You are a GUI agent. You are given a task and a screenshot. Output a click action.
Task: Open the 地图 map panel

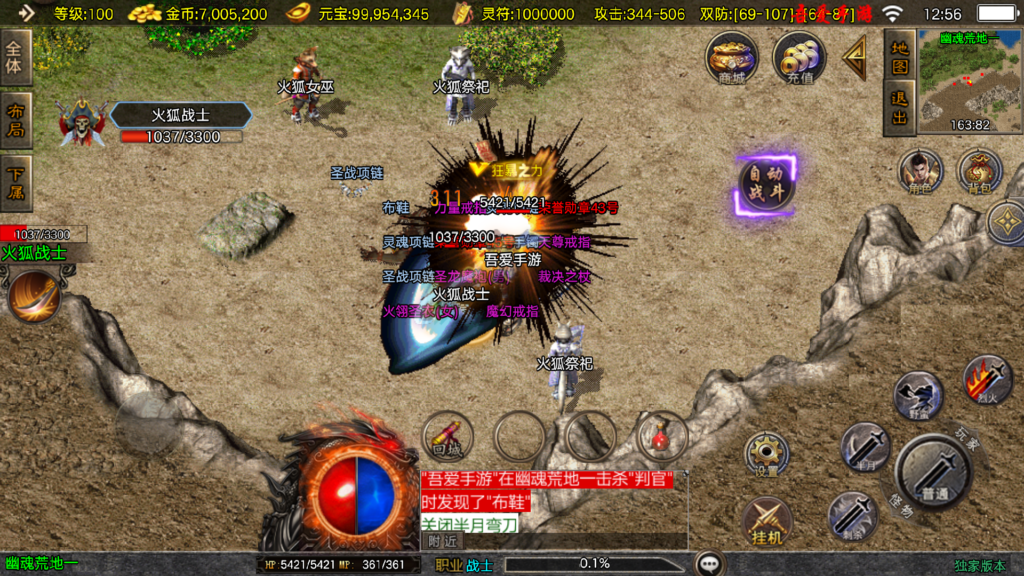900,57
